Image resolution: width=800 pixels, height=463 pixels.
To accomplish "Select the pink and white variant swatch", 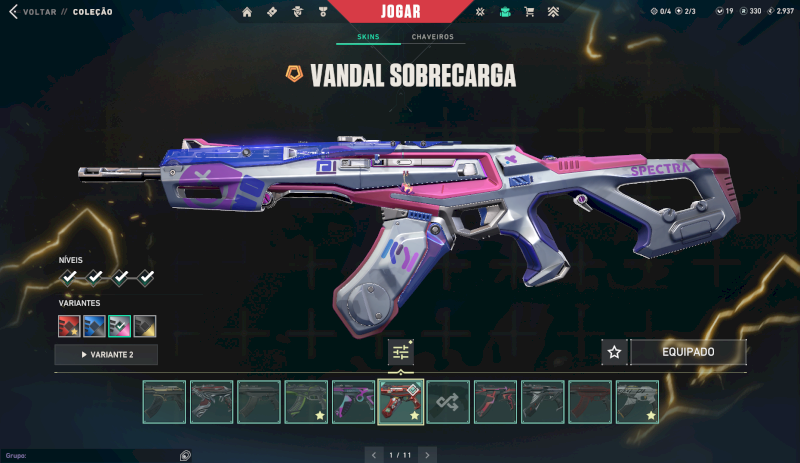I will pos(120,326).
